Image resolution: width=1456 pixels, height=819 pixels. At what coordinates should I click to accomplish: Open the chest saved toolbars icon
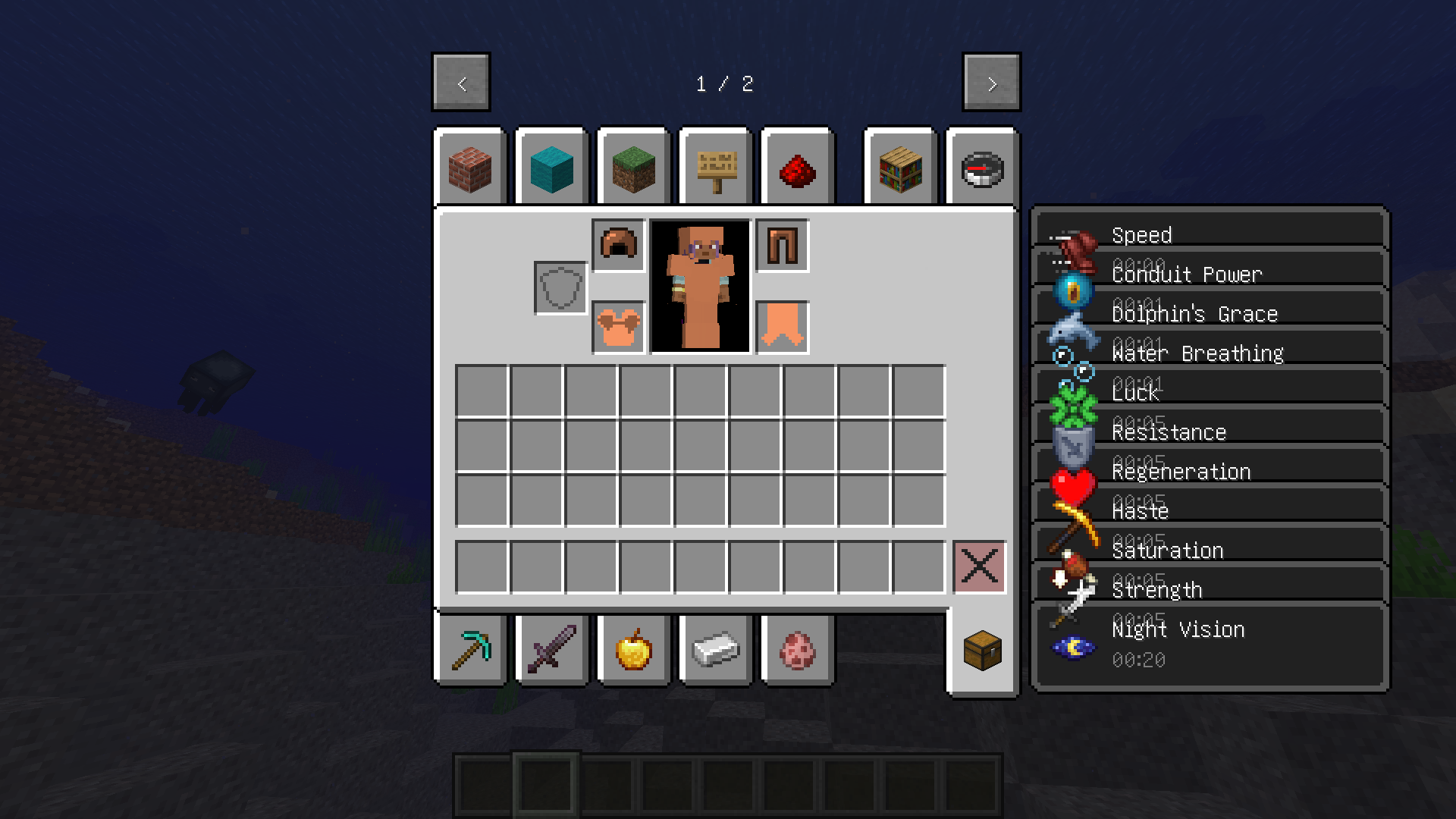tap(984, 649)
